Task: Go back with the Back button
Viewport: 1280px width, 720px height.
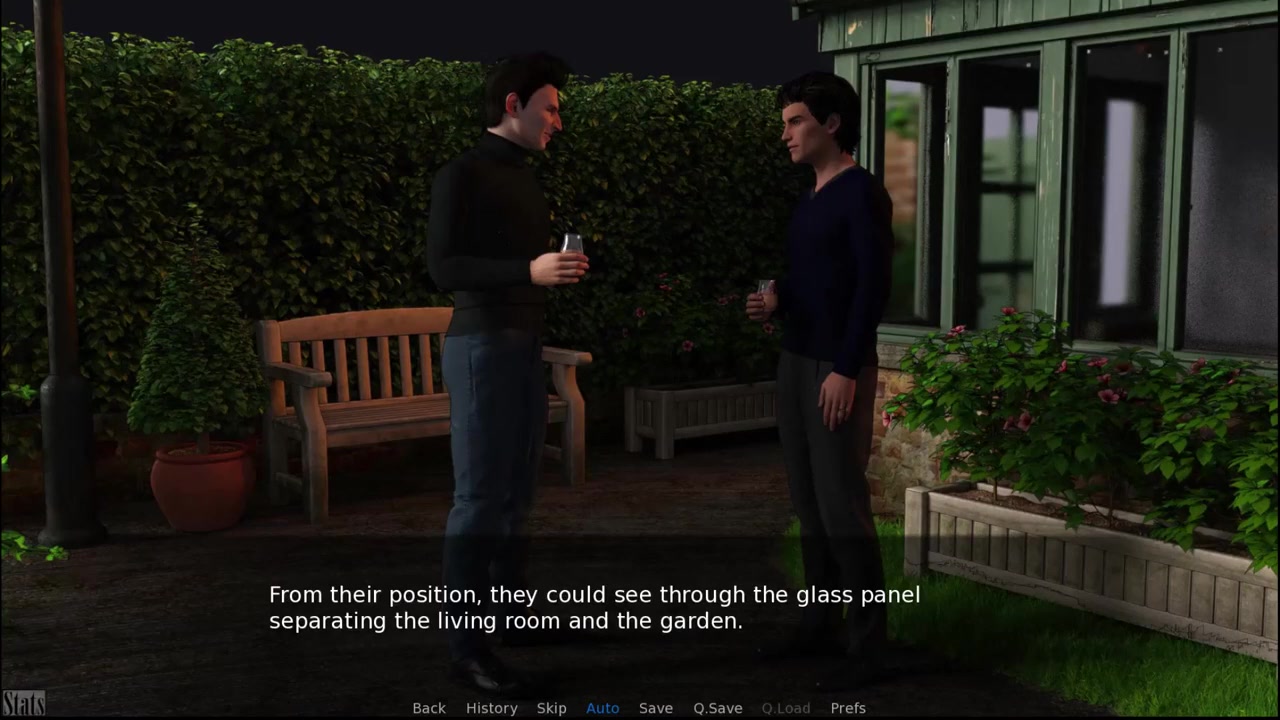Action: coord(429,708)
